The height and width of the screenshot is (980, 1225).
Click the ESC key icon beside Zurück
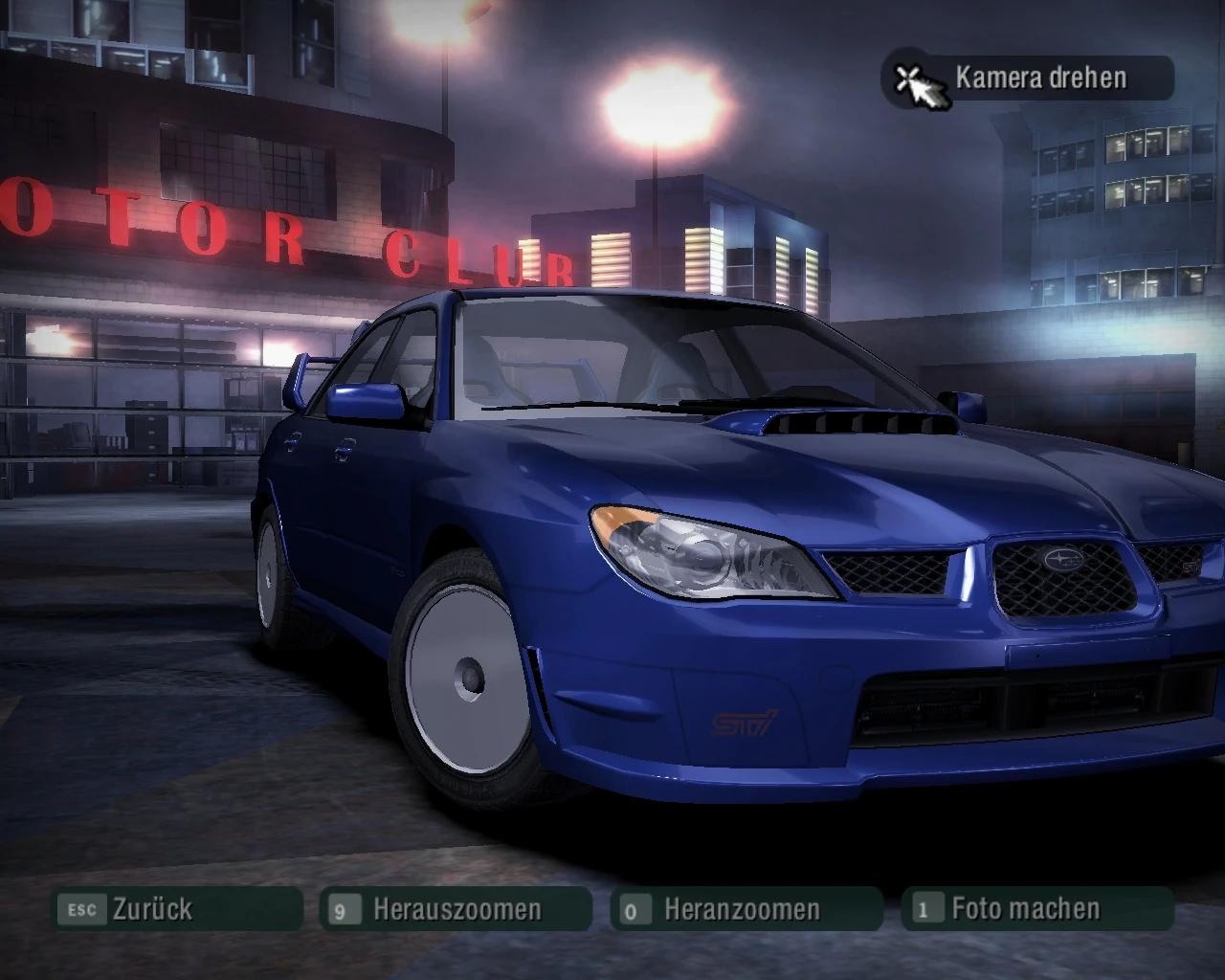[82, 910]
